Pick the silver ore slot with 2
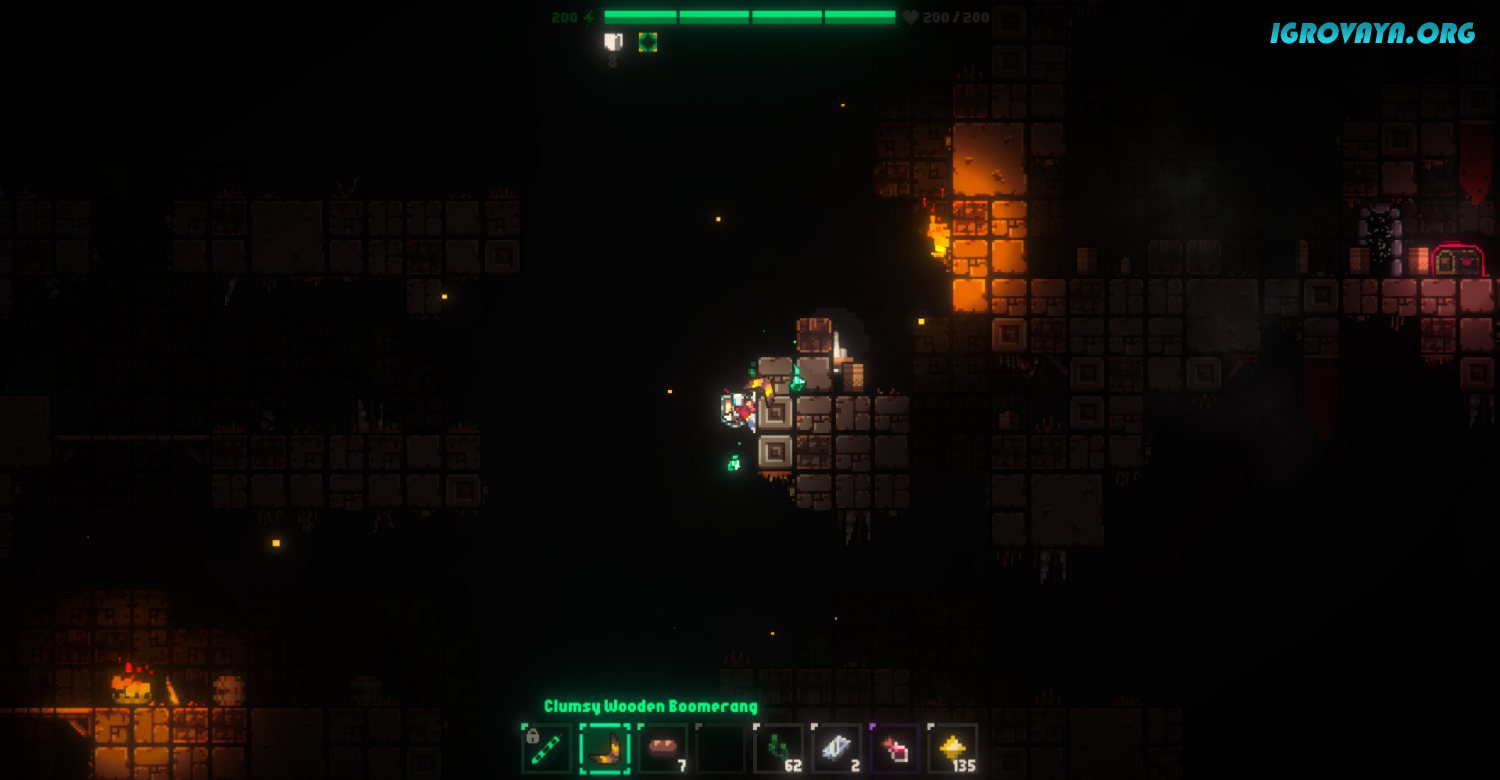This screenshot has height=780, width=1500. (x=836, y=749)
